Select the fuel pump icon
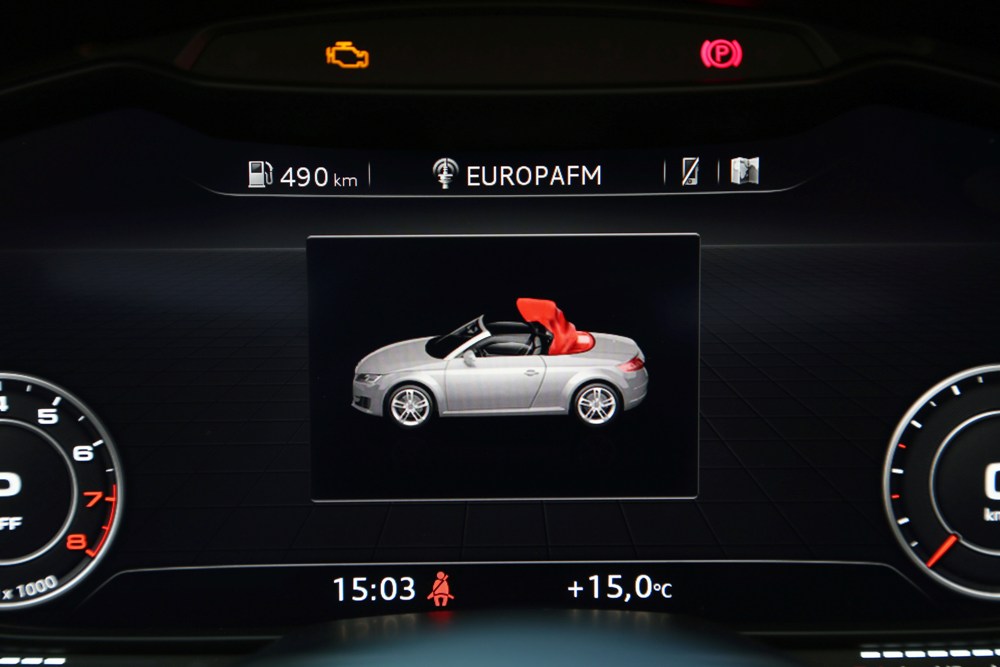Viewport: 1000px width, 667px height. pos(260,174)
